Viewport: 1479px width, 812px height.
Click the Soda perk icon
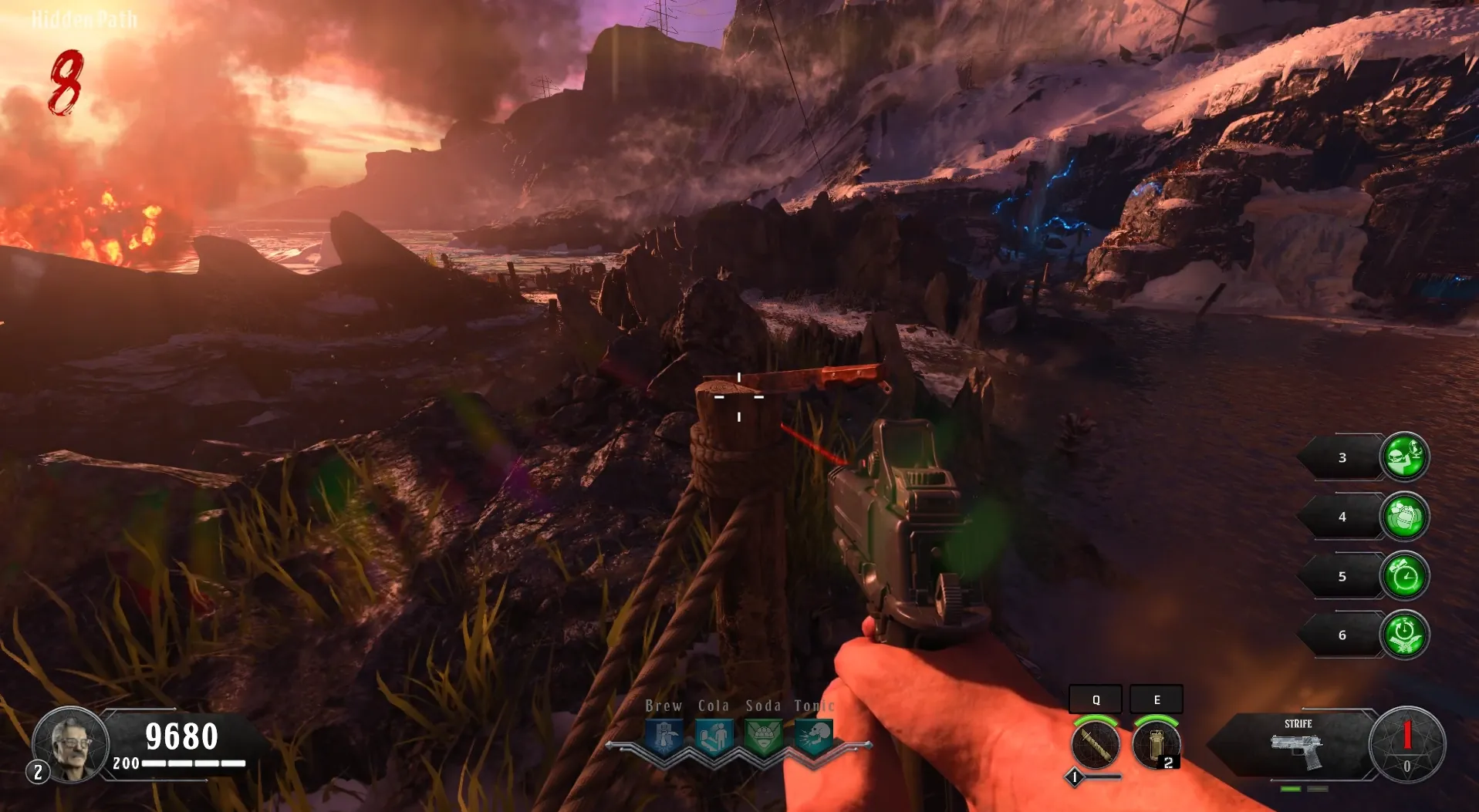(x=763, y=737)
